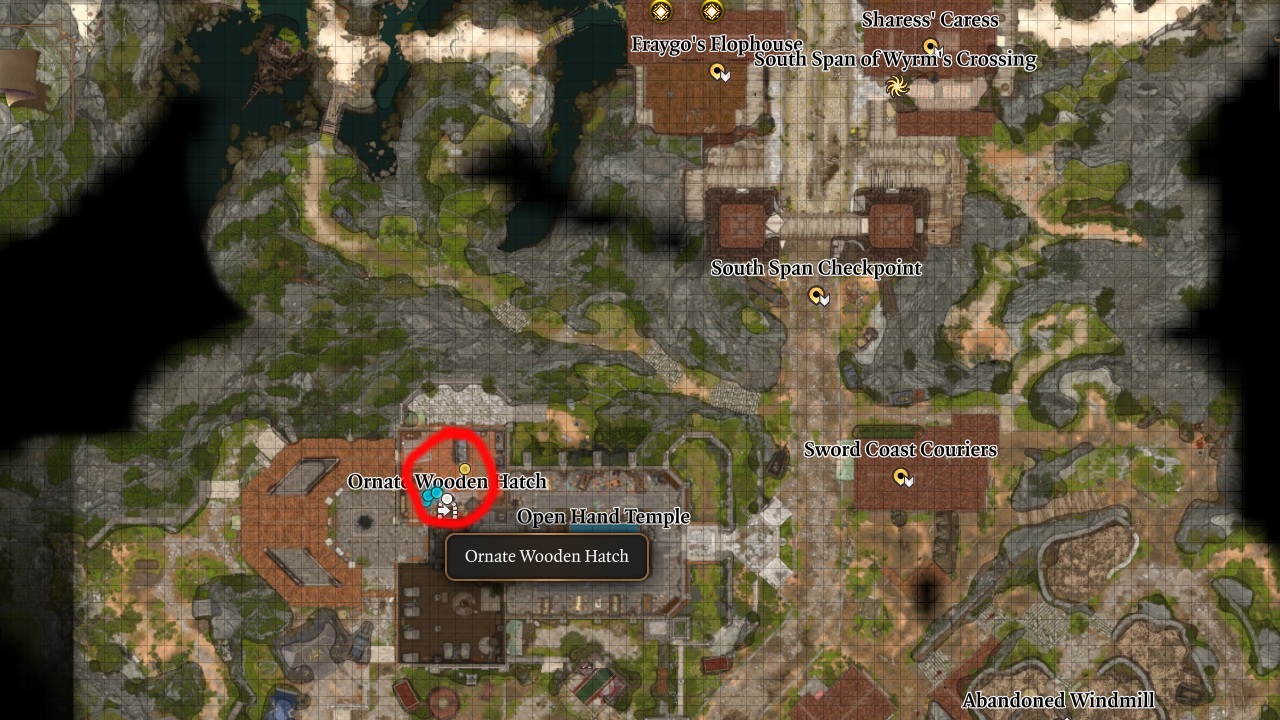The image size is (1280, 720).
Task: Click the Sharess' Caress label
Action: [929, 20]
